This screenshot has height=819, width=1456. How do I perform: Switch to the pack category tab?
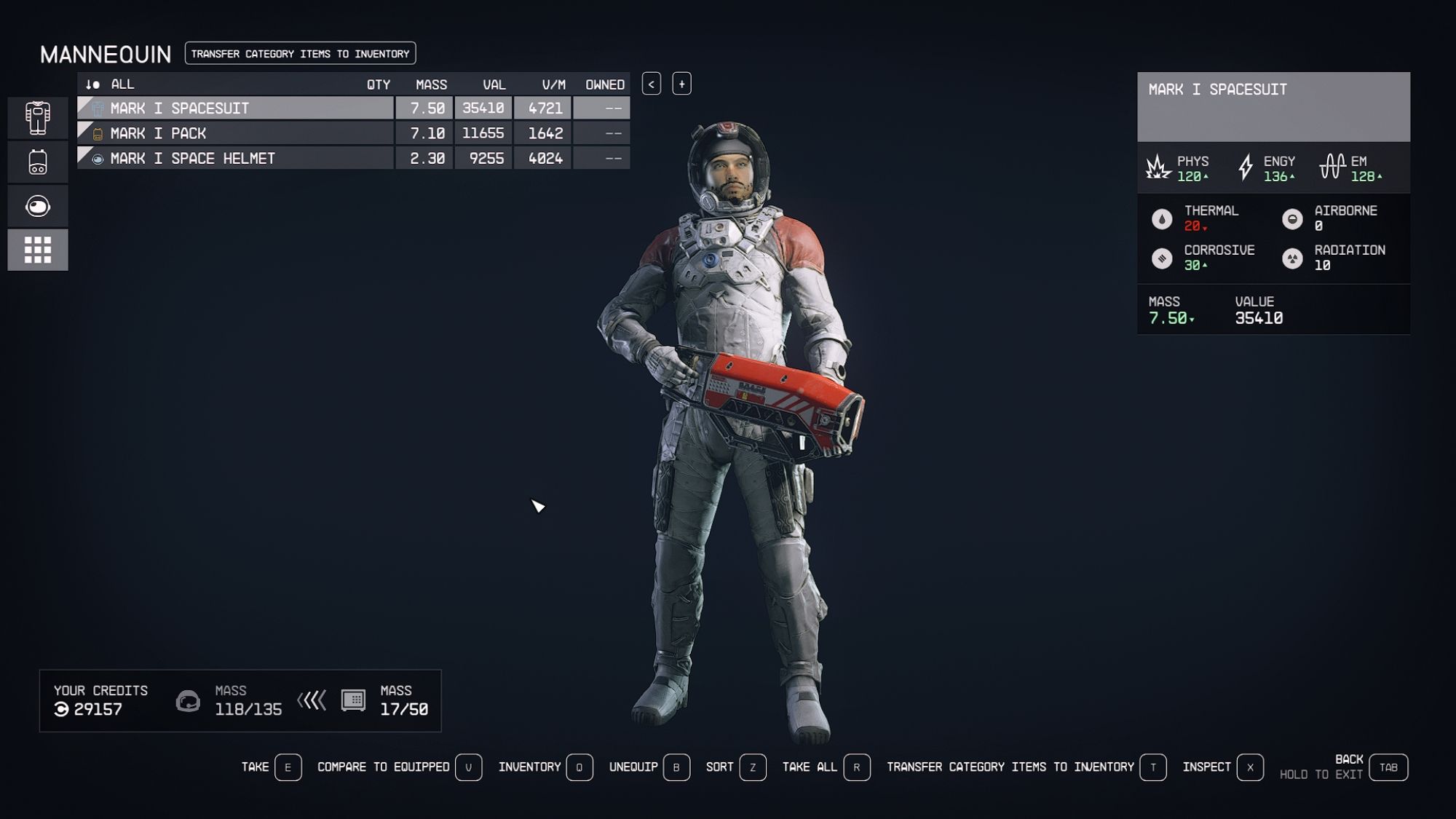(37, 162)
